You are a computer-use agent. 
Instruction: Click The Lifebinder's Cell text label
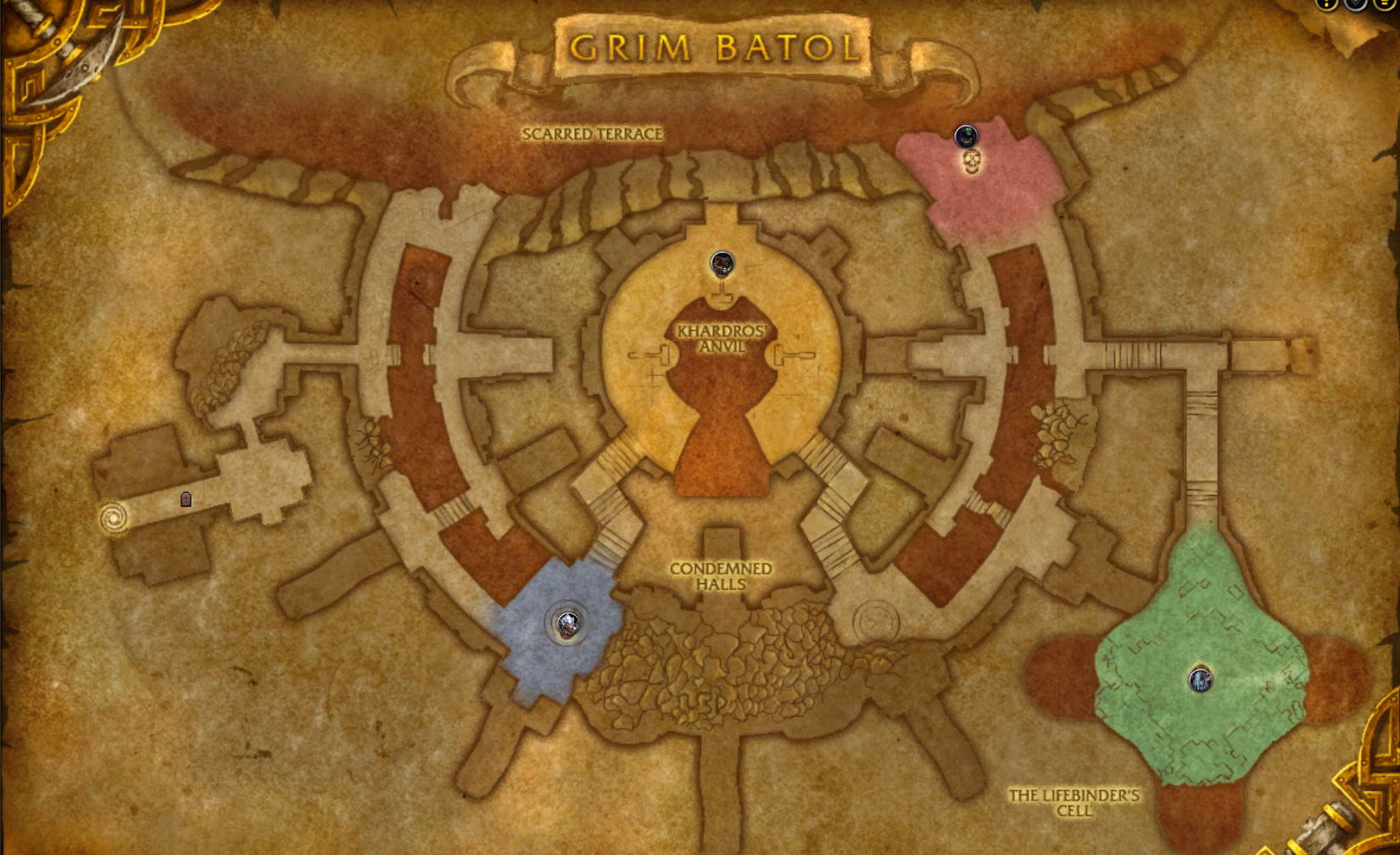[1073, 802]
